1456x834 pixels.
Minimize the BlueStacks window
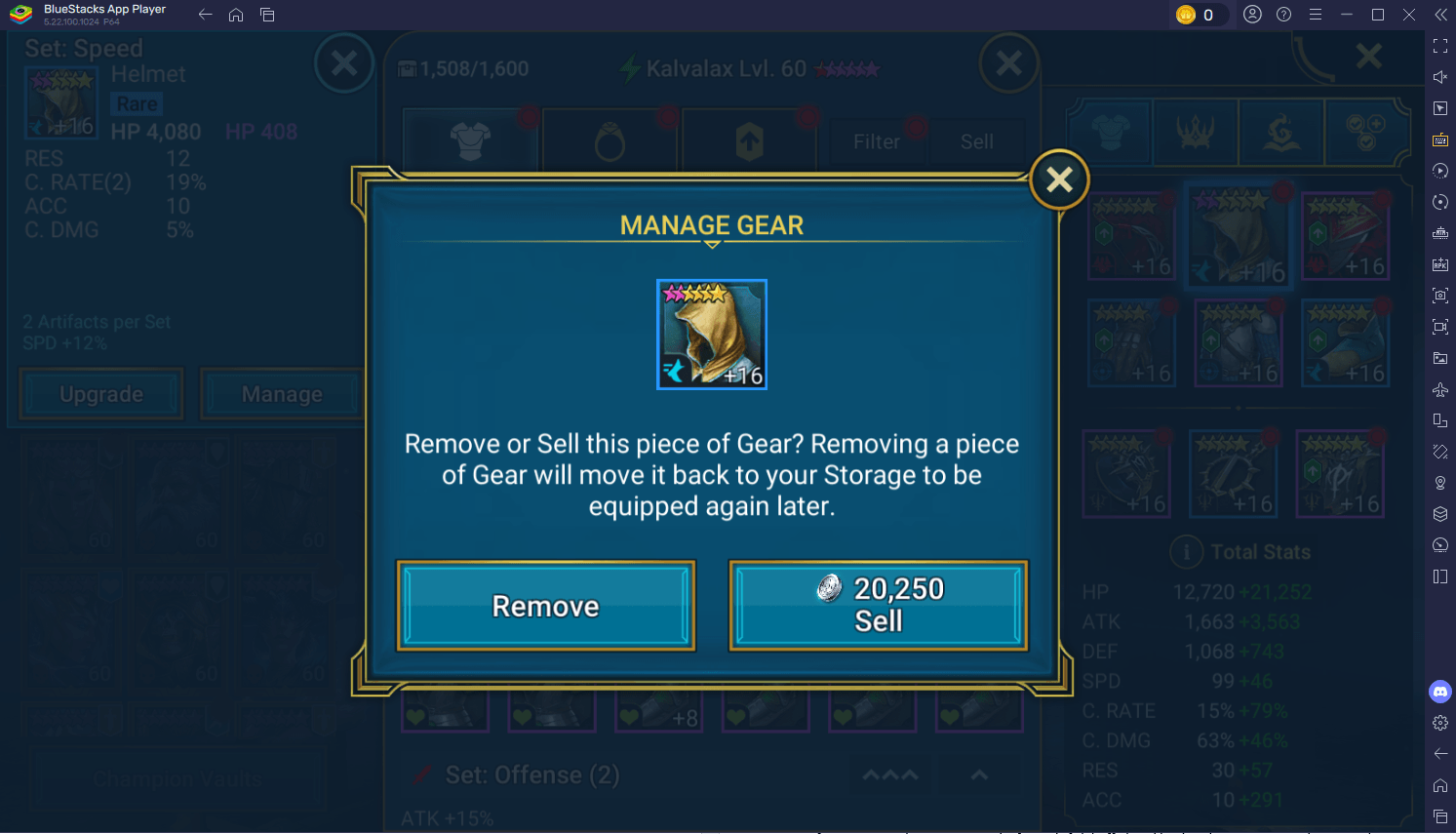pos(1347,15)
